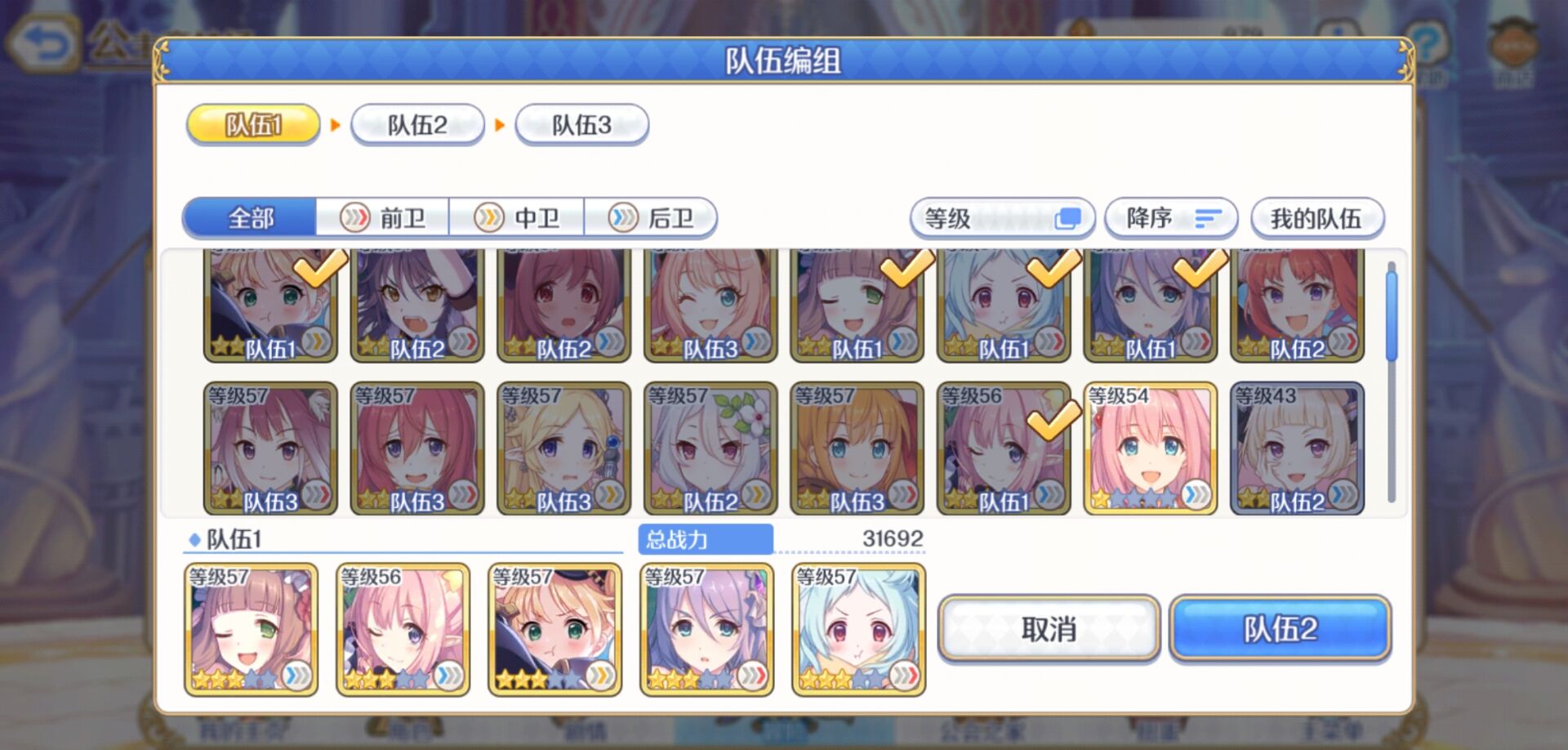Toggle the 降序 sort order
This screenshot has width=1568, height=750.
click(x=1171, y=218)
